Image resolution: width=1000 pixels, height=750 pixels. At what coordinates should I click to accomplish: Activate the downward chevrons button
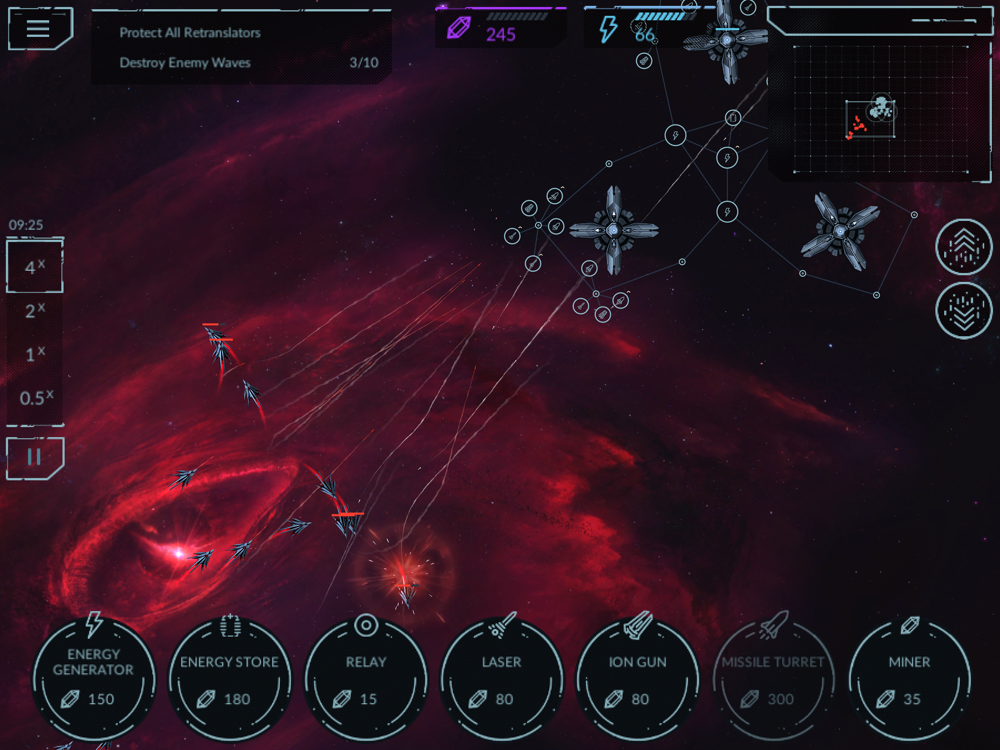(x=963, y=310)
